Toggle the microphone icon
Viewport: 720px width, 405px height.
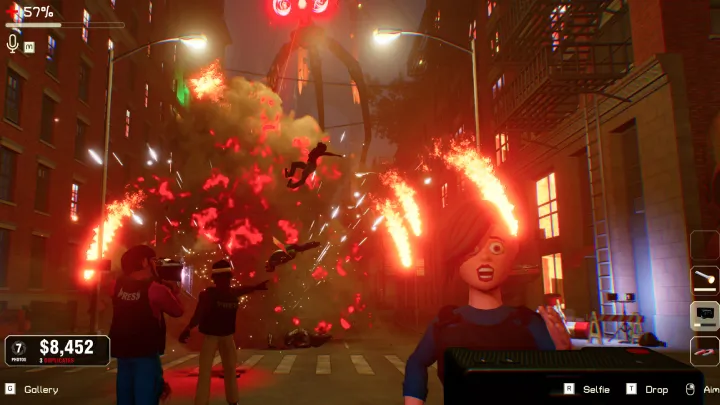pyautogui.click(x=13, y=43)
